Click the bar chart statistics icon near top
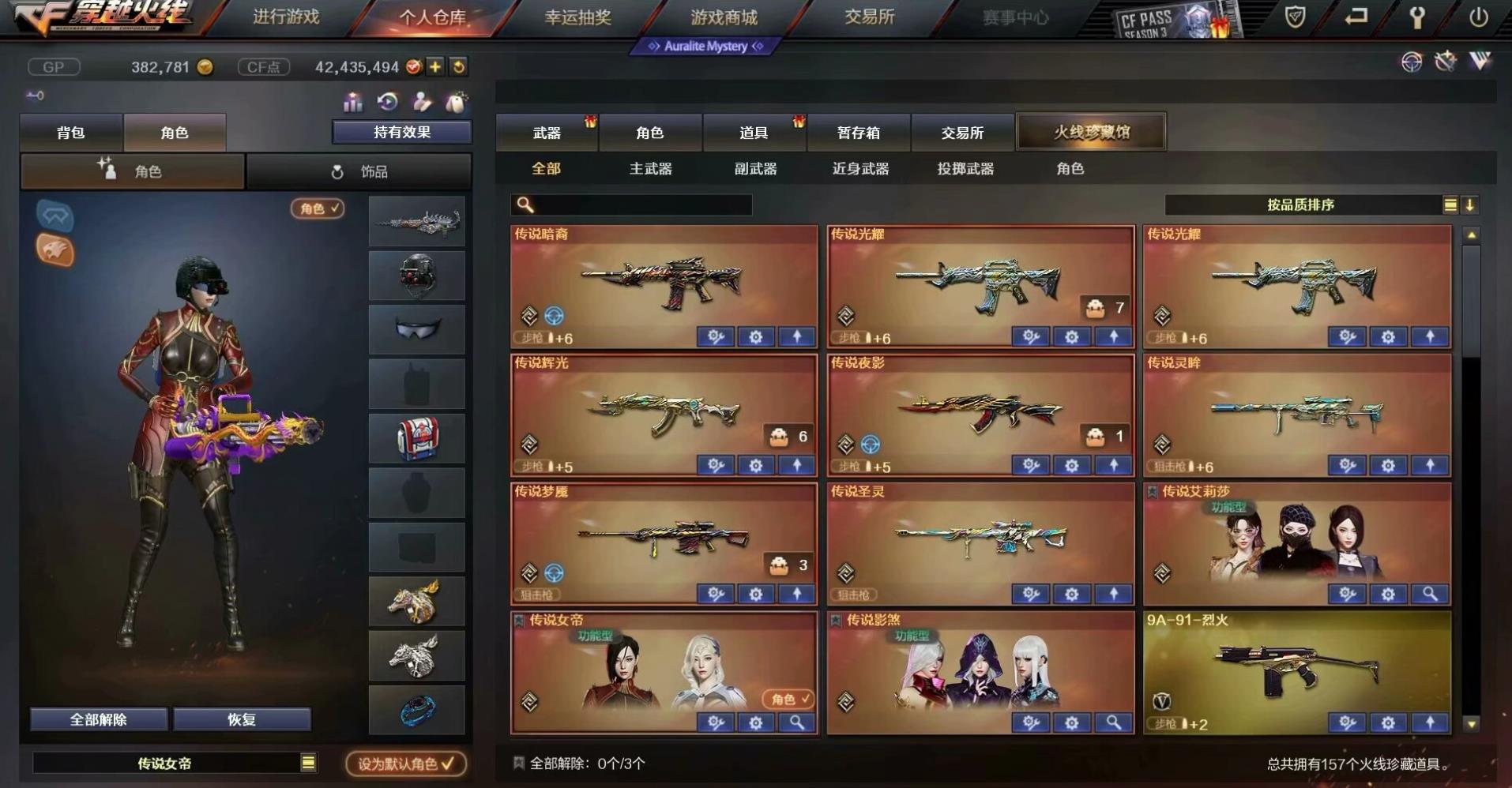Image resolution: width=1512 pixels, height=788 pixels. coord(352,102)
